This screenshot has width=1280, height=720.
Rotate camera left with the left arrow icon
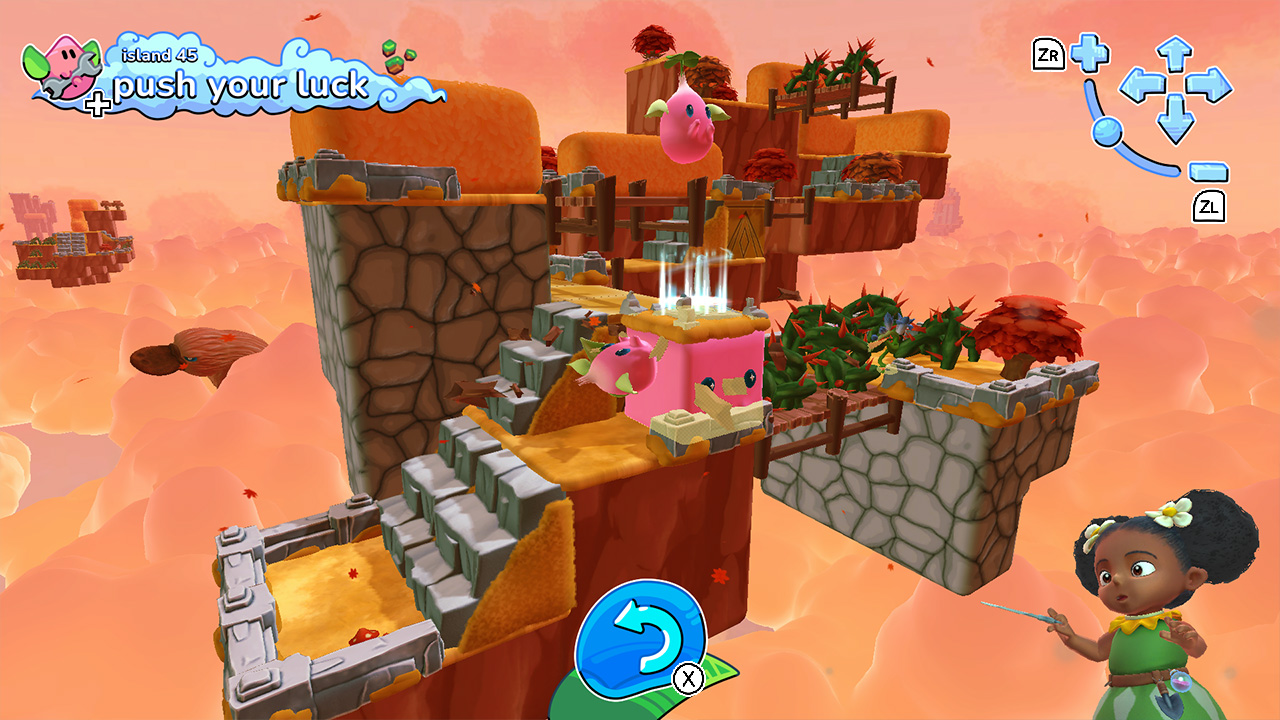1143,86
